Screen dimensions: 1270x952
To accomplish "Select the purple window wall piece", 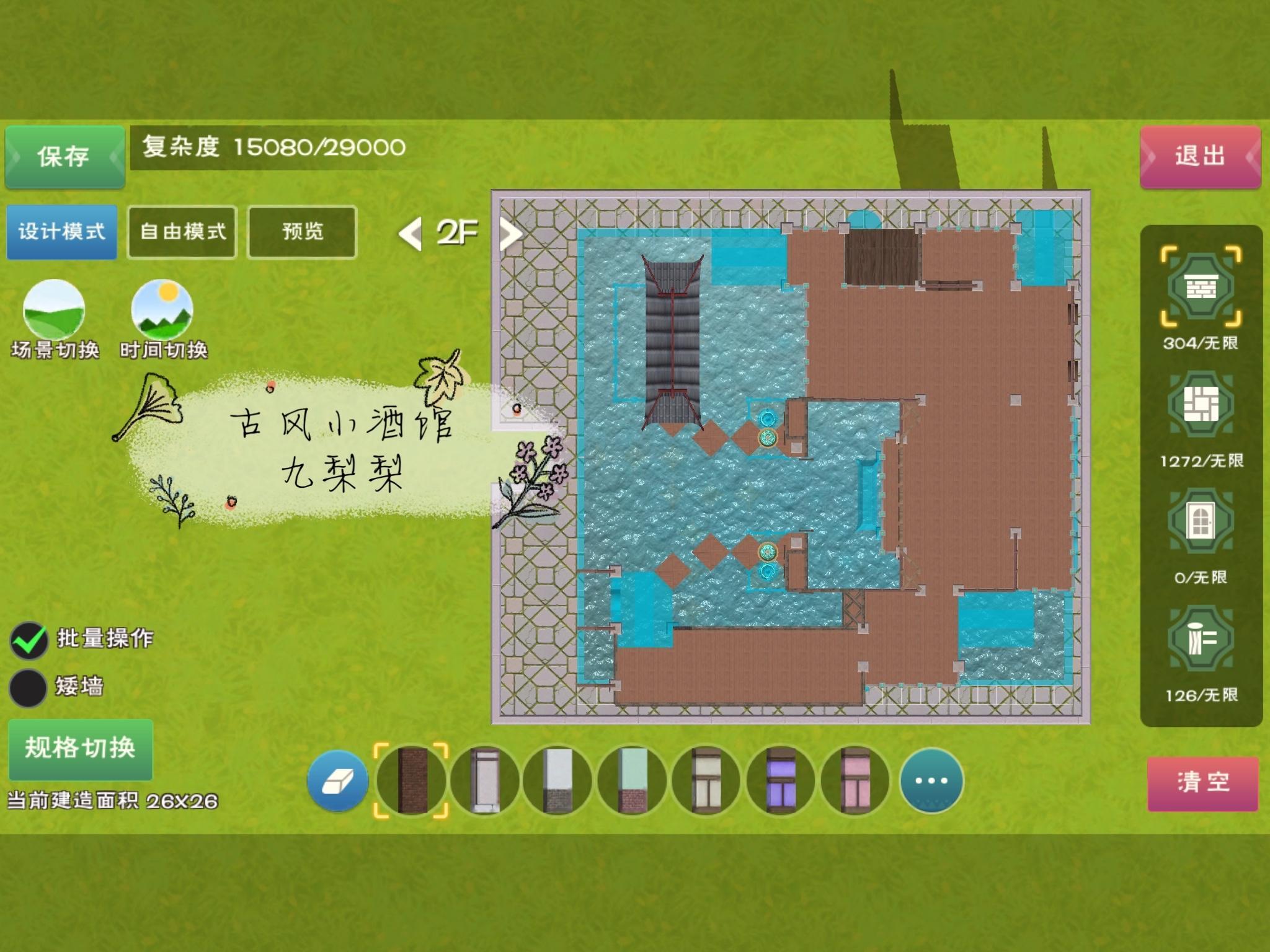I will [x=781, y=781].
